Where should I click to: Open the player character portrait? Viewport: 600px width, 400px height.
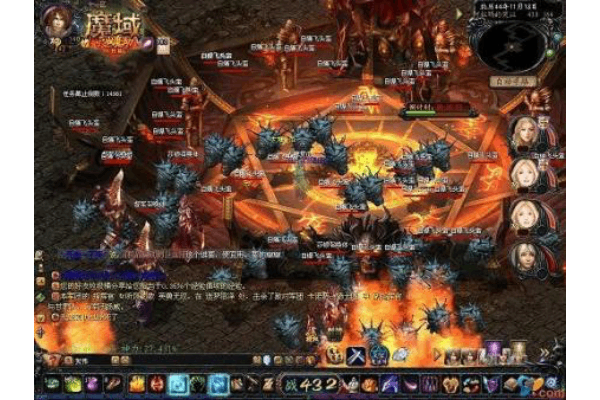[56, 22]
